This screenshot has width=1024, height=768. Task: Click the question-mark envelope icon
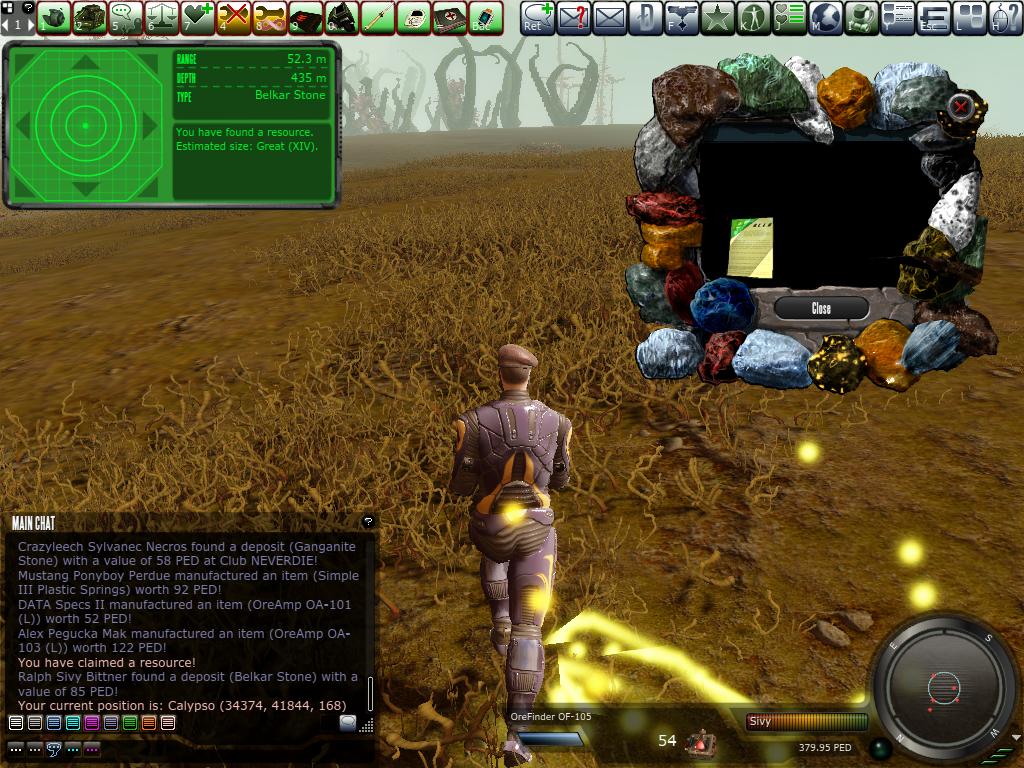coord(573,17)
